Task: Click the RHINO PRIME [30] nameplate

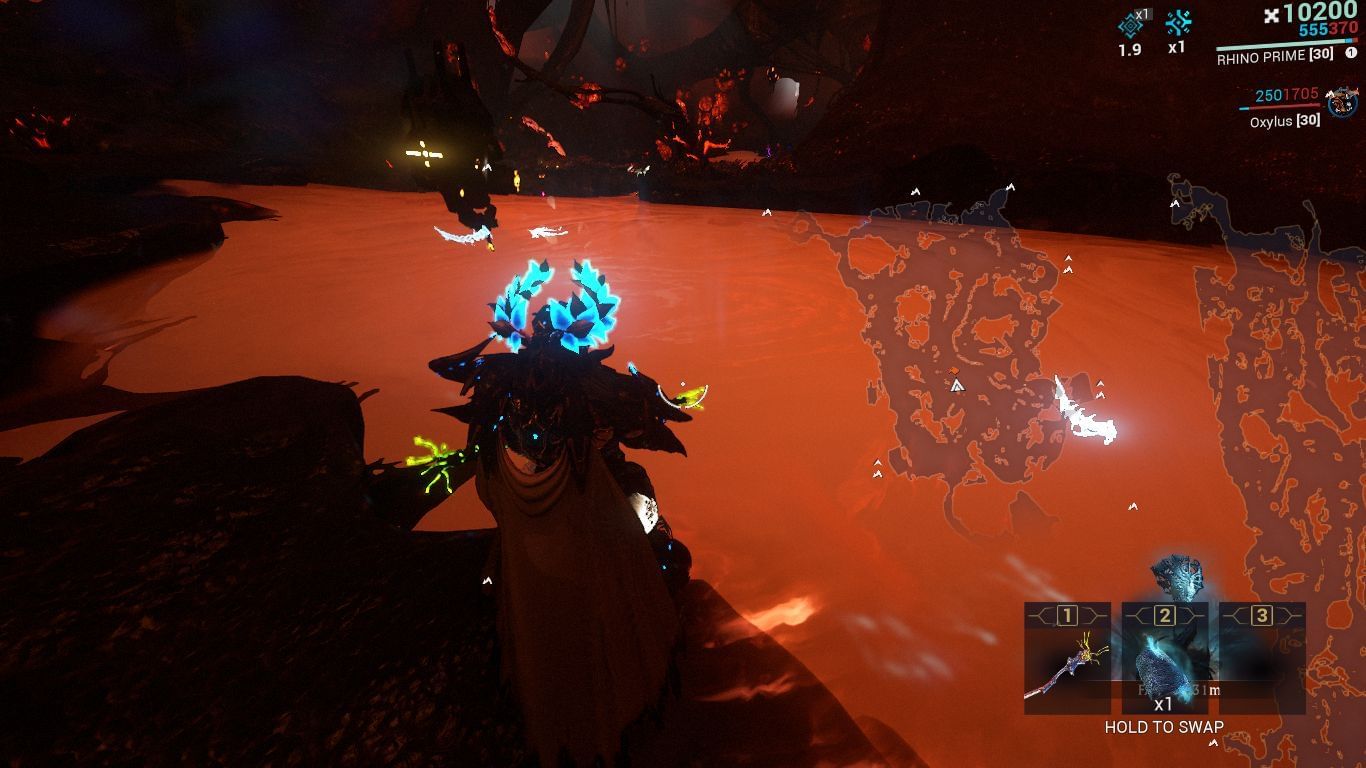Action: pyautogui.click(x=1275, y=55)
